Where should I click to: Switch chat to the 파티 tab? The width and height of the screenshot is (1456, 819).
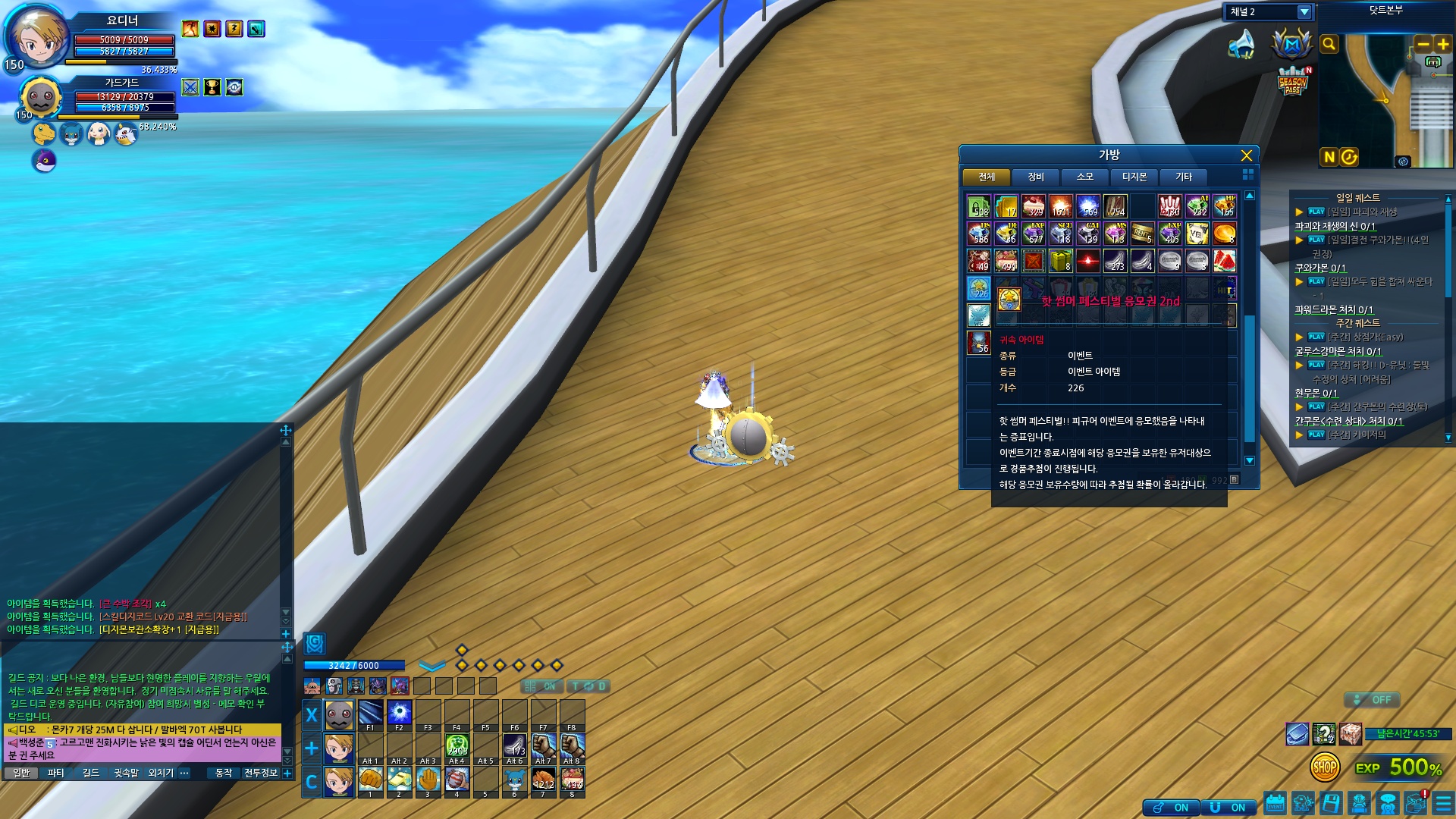coord(55,773)
